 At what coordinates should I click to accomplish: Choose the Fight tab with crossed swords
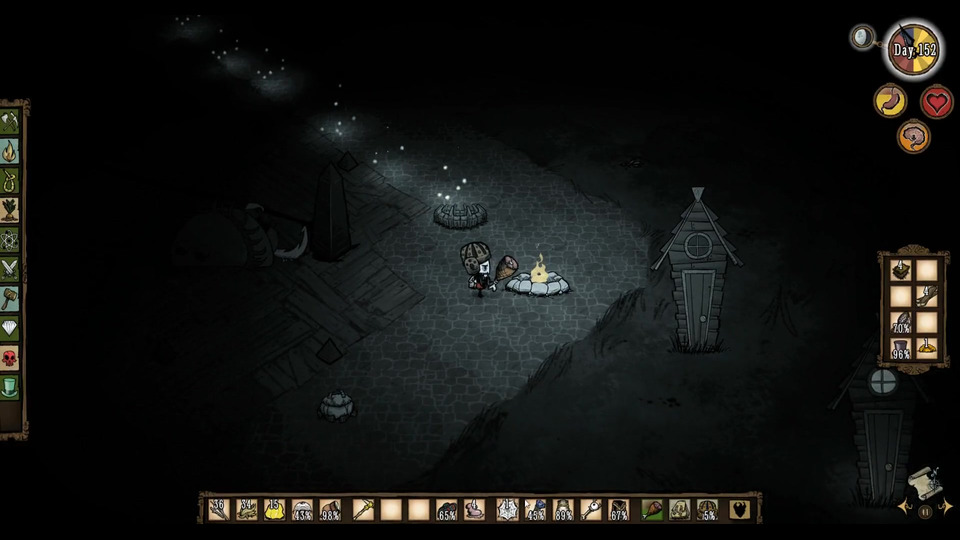coord(11,269)
